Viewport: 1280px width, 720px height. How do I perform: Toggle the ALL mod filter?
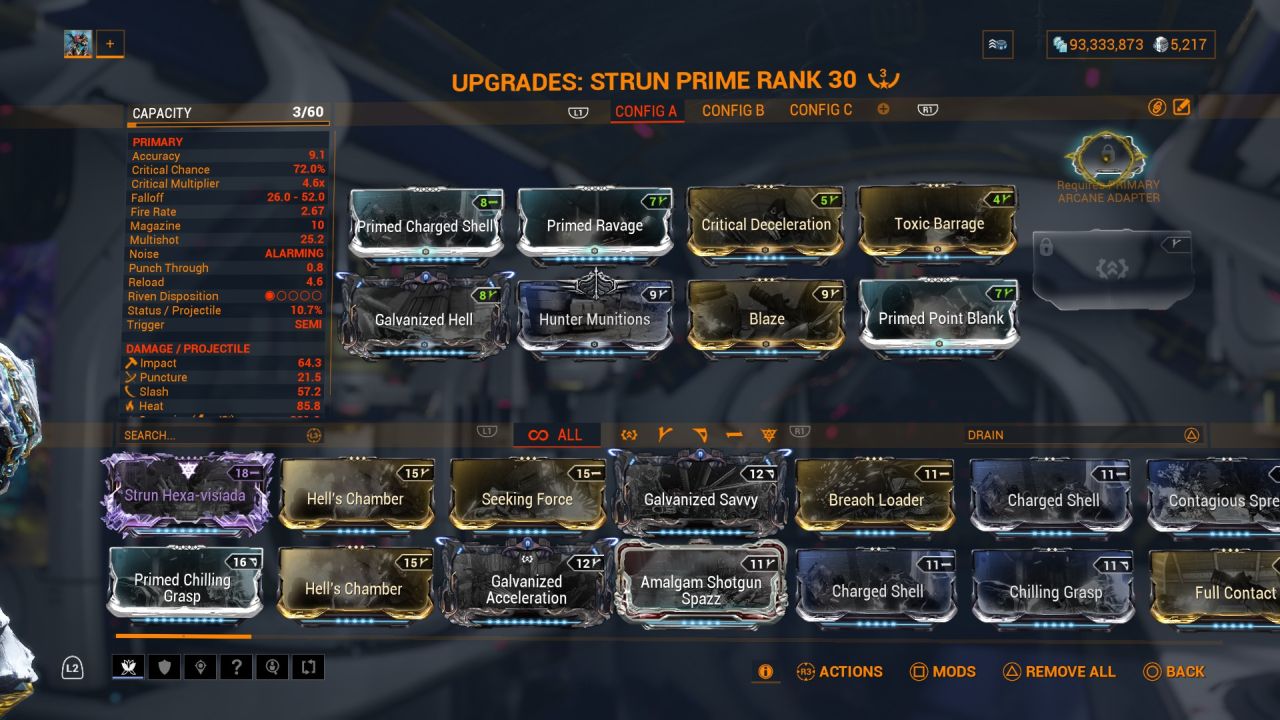(x=556, y=435)
